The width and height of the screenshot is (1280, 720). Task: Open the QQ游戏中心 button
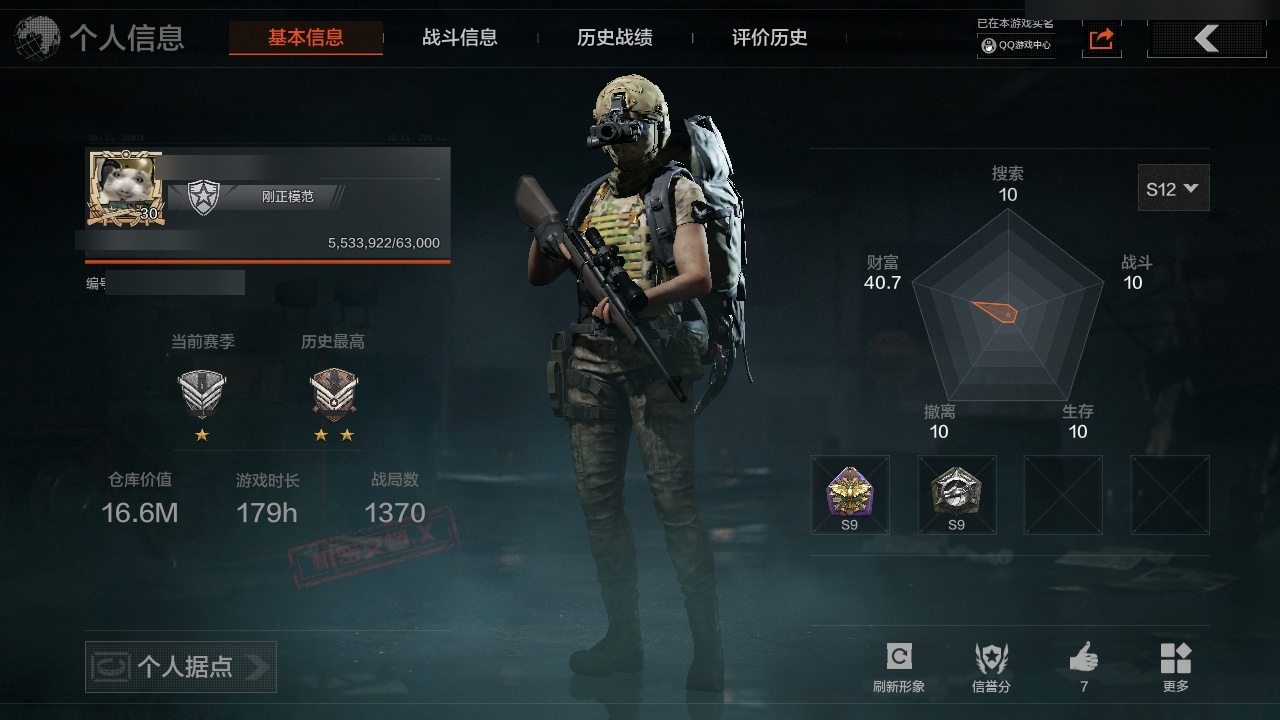coord(1016,45)
